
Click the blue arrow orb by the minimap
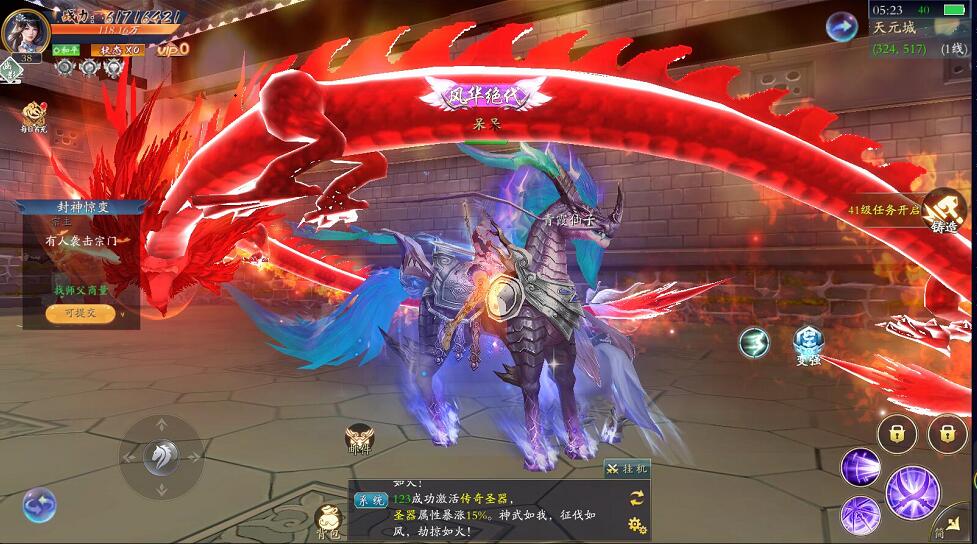841,26
